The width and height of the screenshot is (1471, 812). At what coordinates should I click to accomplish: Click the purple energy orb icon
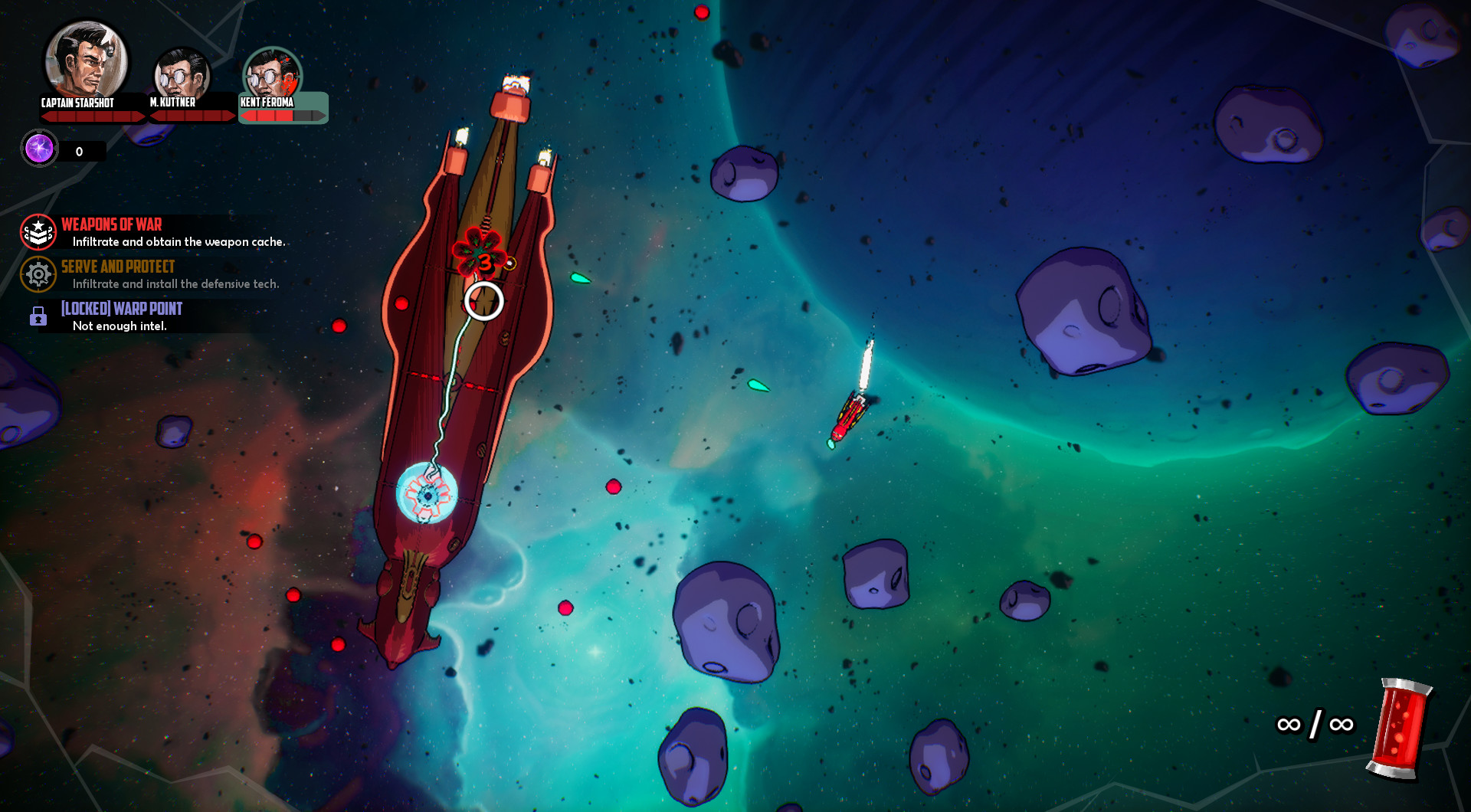39,149
